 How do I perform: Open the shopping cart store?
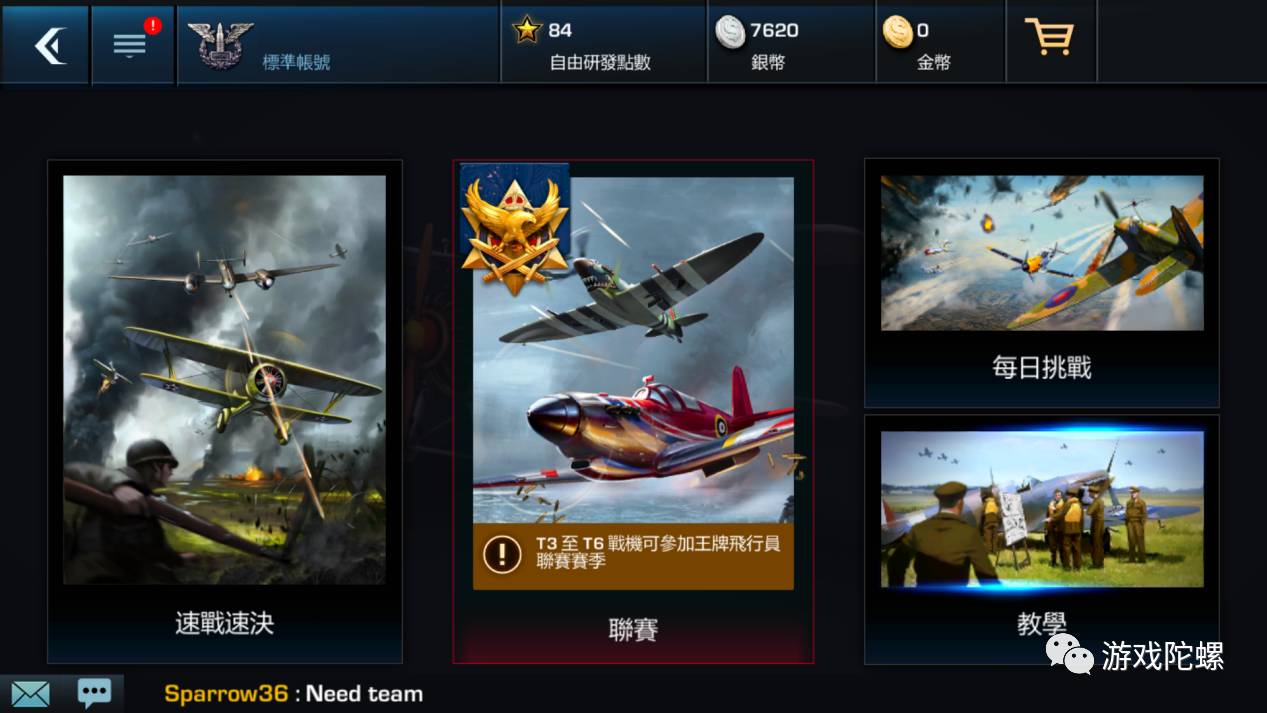tap(1050, 40)
